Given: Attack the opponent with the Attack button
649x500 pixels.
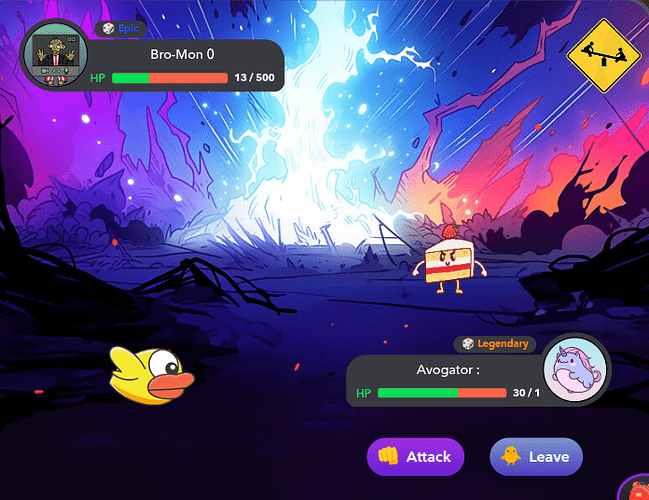Looking at the screenshot, I should [415, 457].
